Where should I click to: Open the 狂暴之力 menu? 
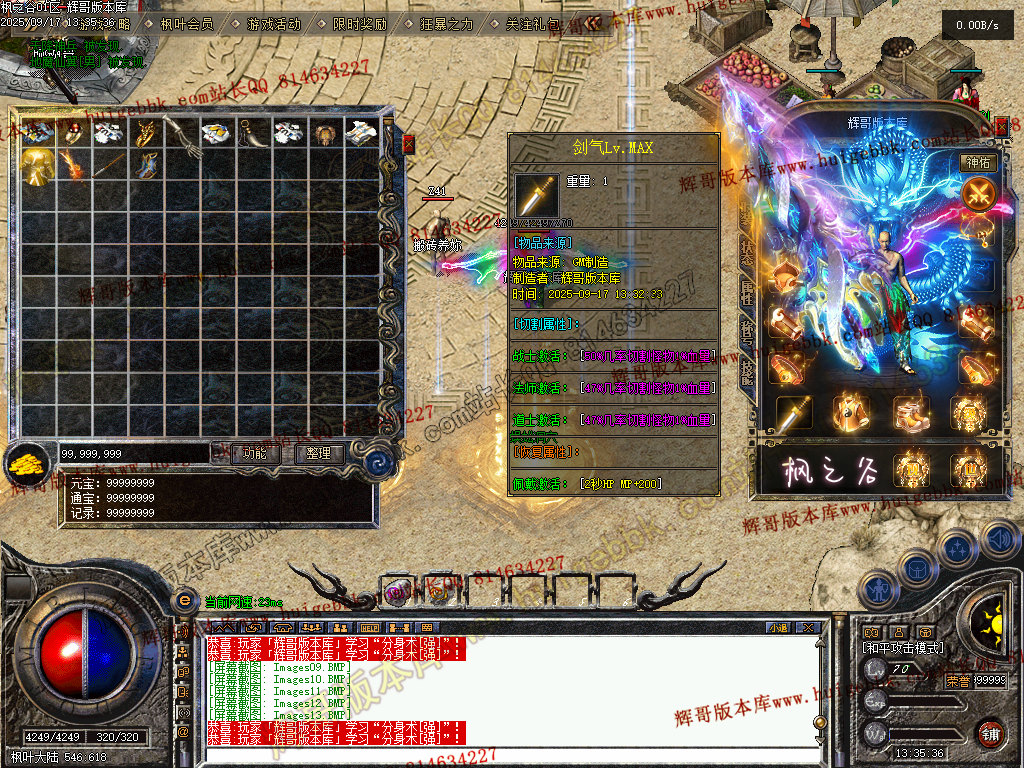tap(446, 24)
